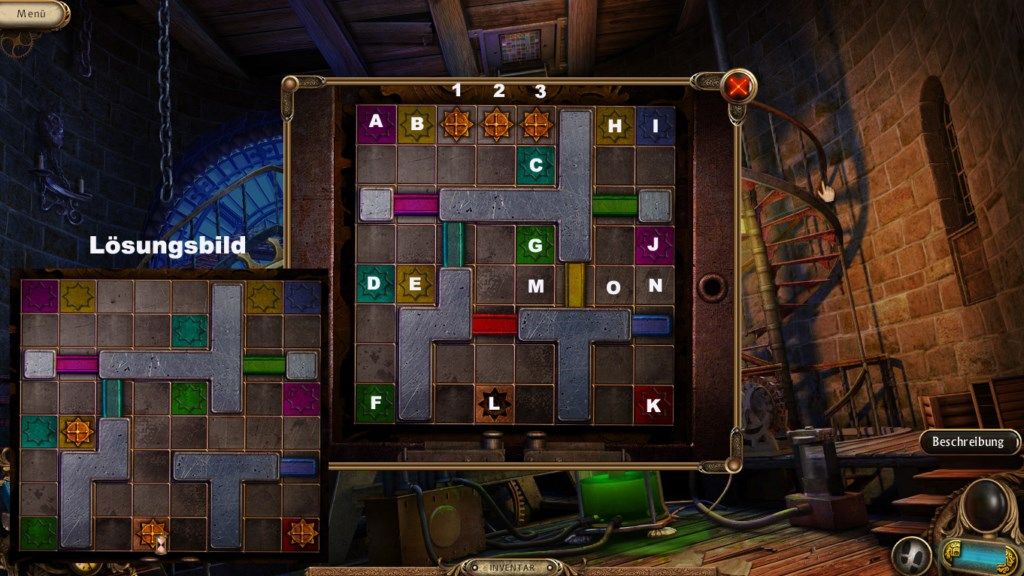Image resolution: width=1024 pixels, height=576 pixels.
Task: Open the Menü button
Action: point(30,14)
